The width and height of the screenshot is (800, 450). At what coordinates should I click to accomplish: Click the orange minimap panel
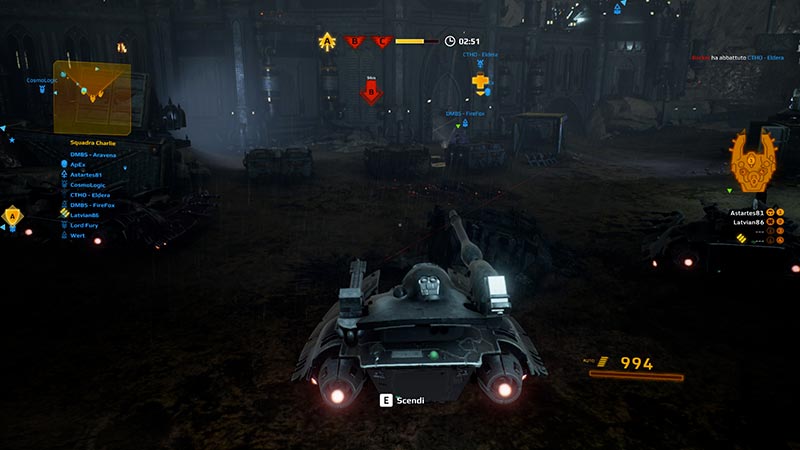point(92,97)
